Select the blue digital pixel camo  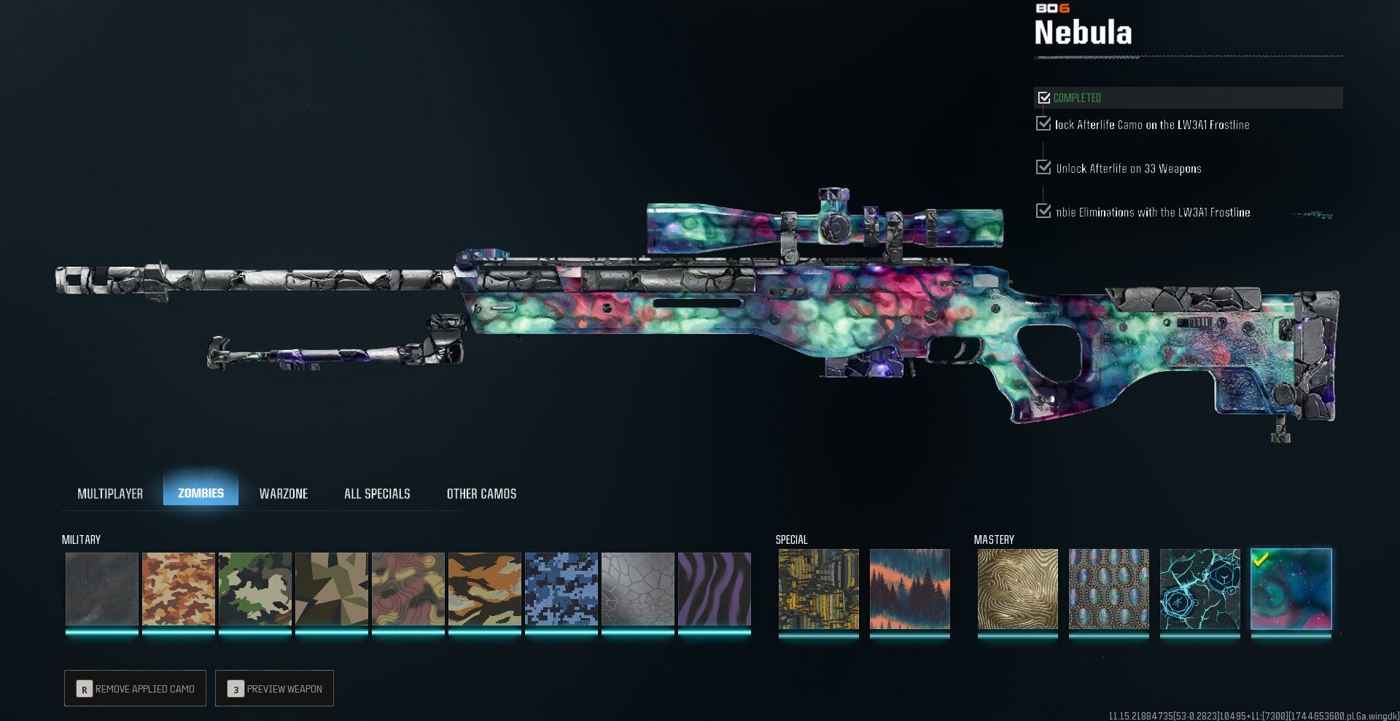click(x=561, y=590)
